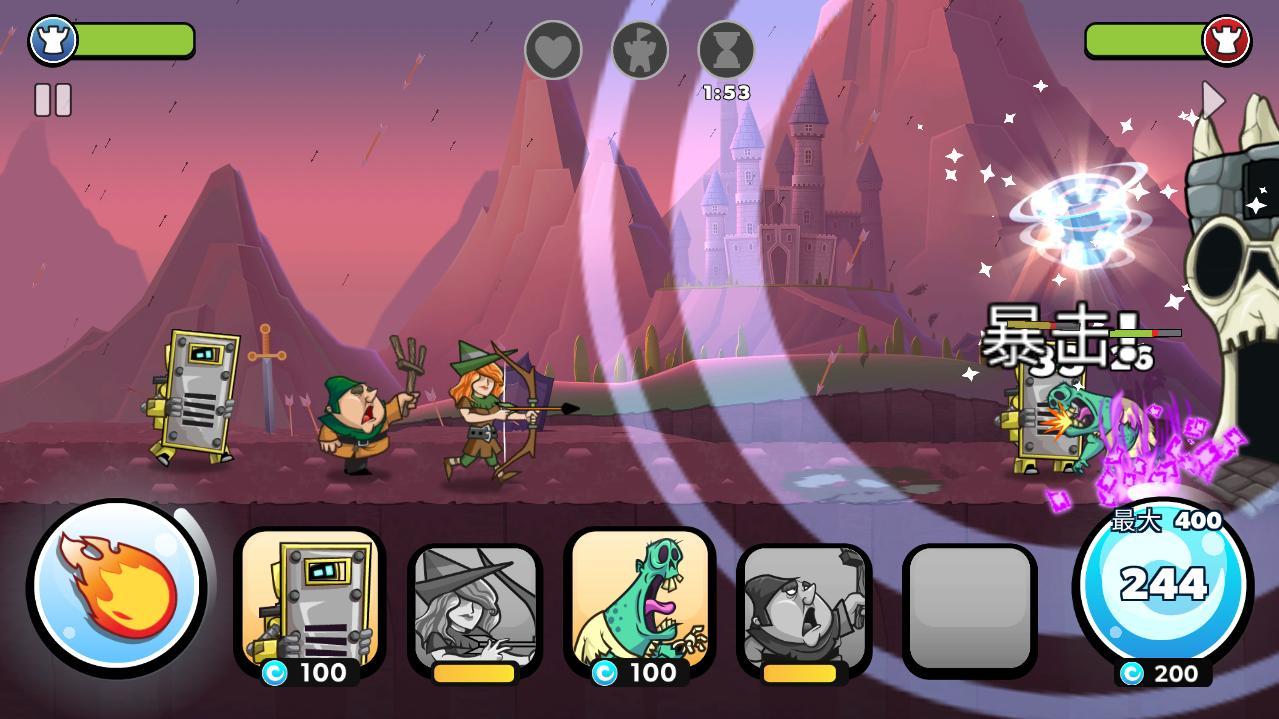Image resolution: width=1279 pixels, height=719 pixels.
Task: Summon the green zombie unit card
Action: (x=639, y=603)
